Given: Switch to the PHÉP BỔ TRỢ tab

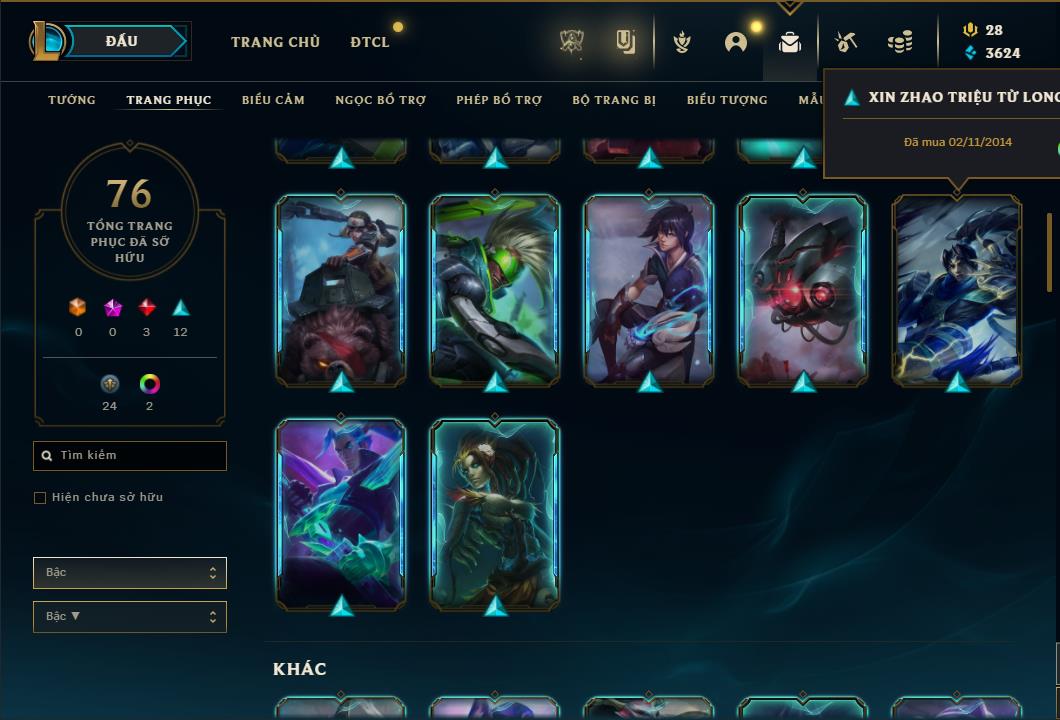Looking at the screenshot, I should pyautogui.click(x=499, y=100).
